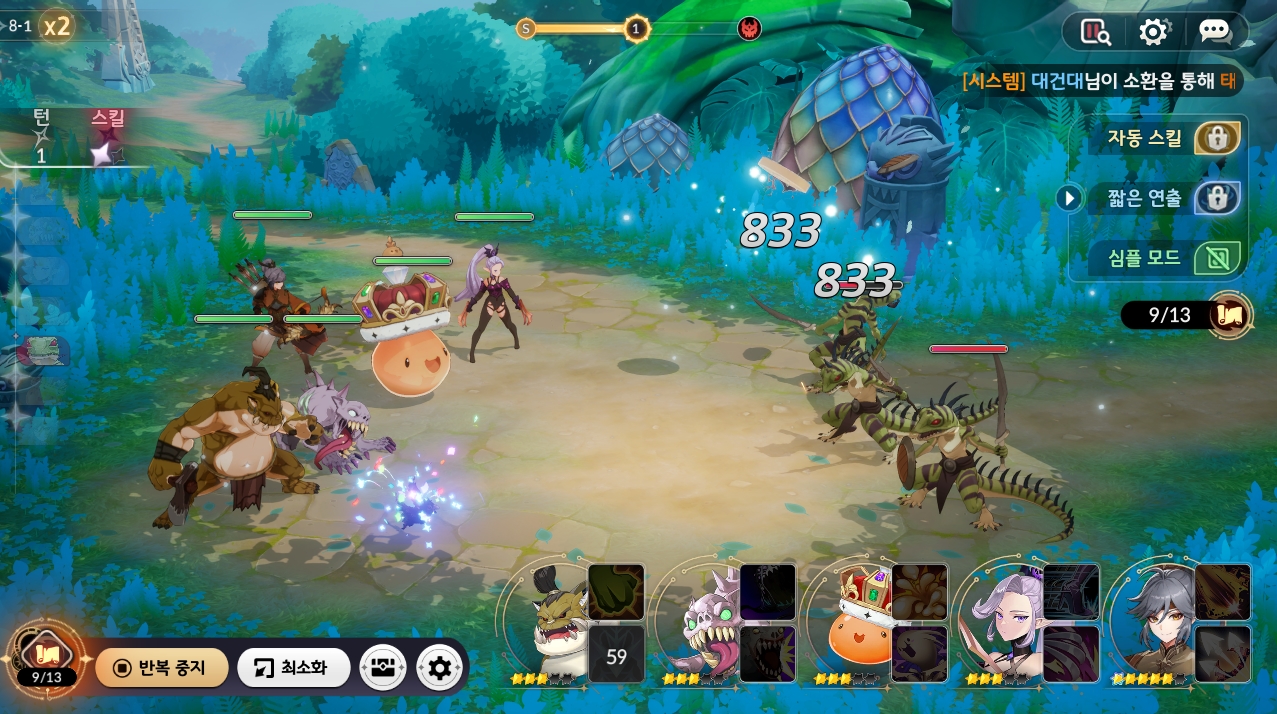Click the 최소화 (minimize) button

[x=293, y=668]
